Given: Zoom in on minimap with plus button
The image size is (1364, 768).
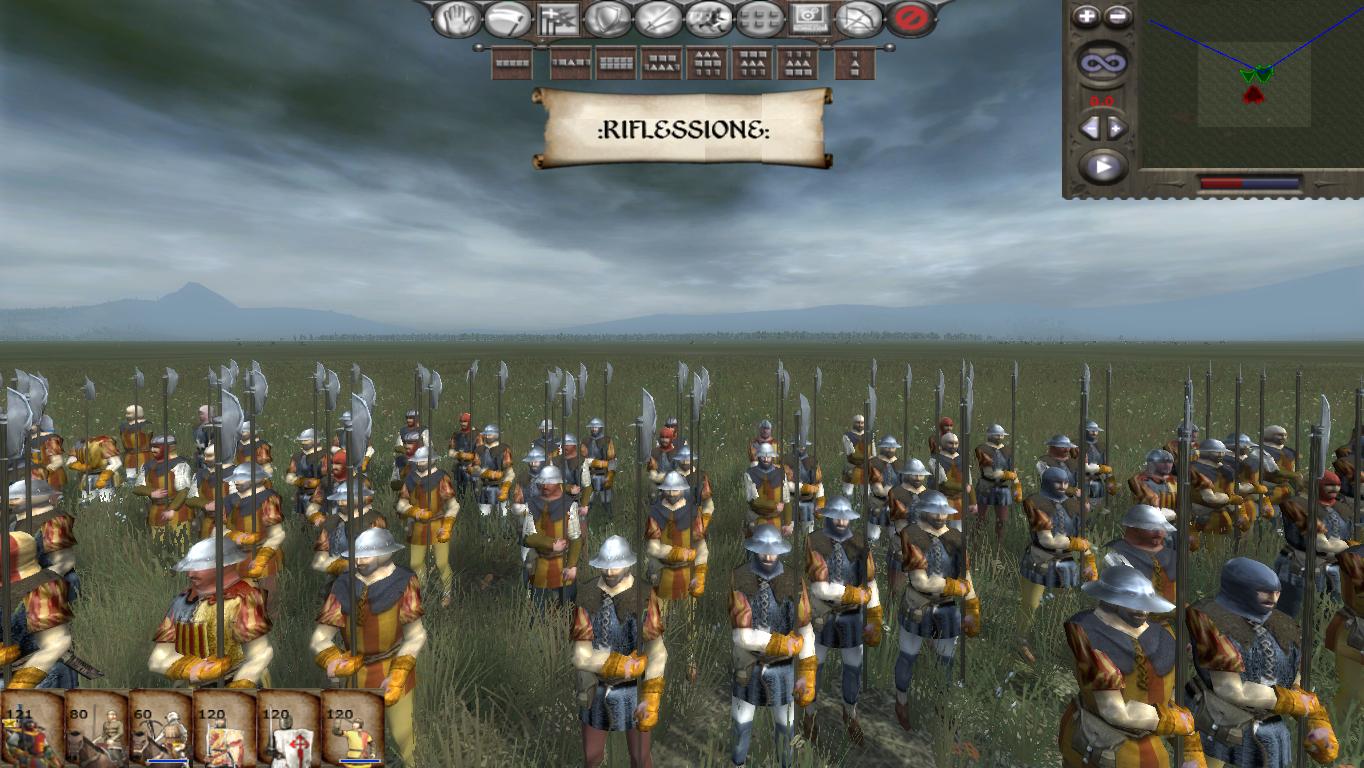Looking at the screenshot, I should pyautogui.click(x=1086, y=16).
